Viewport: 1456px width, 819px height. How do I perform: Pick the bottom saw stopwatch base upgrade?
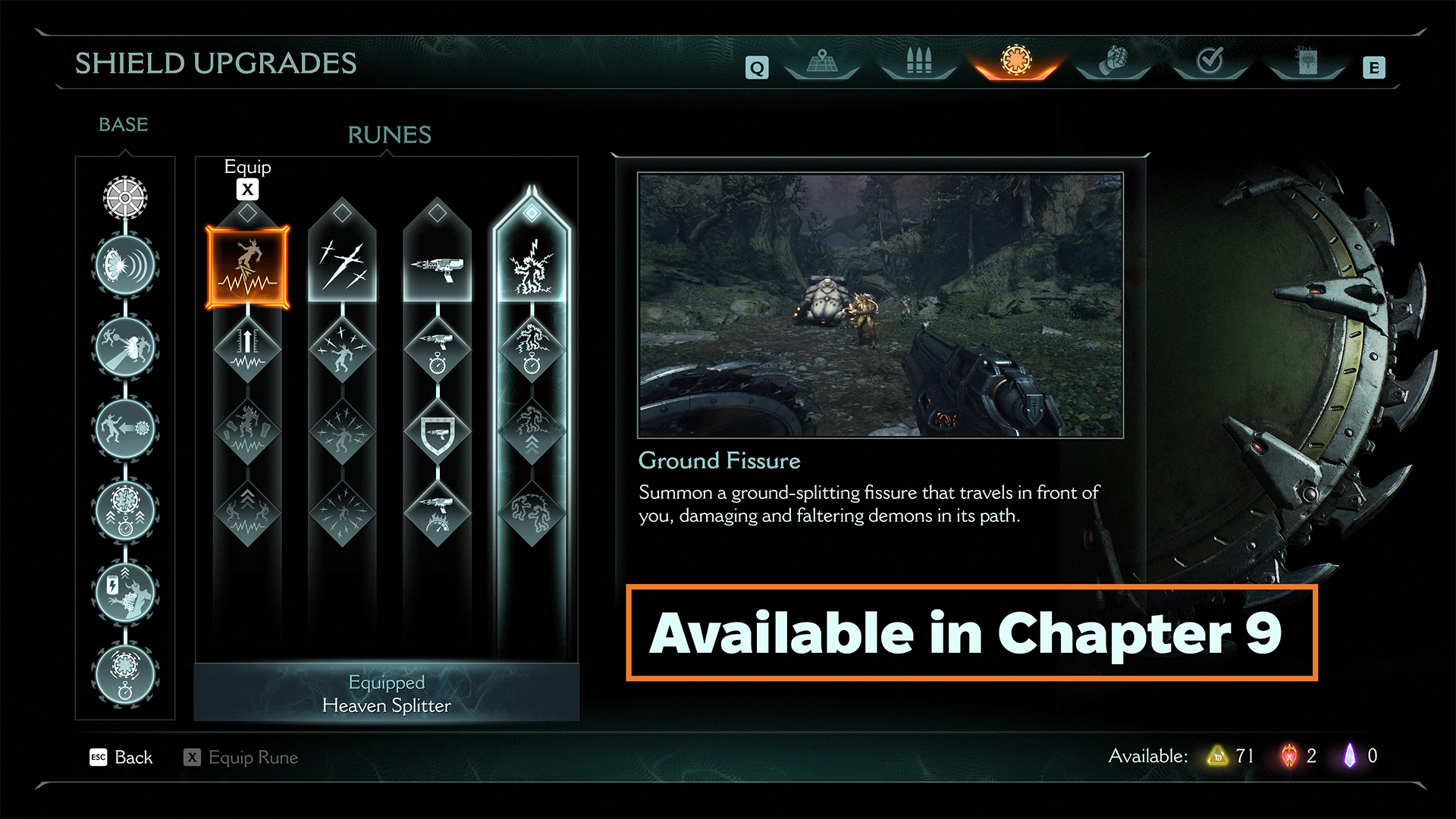click(x=125, y=673)
